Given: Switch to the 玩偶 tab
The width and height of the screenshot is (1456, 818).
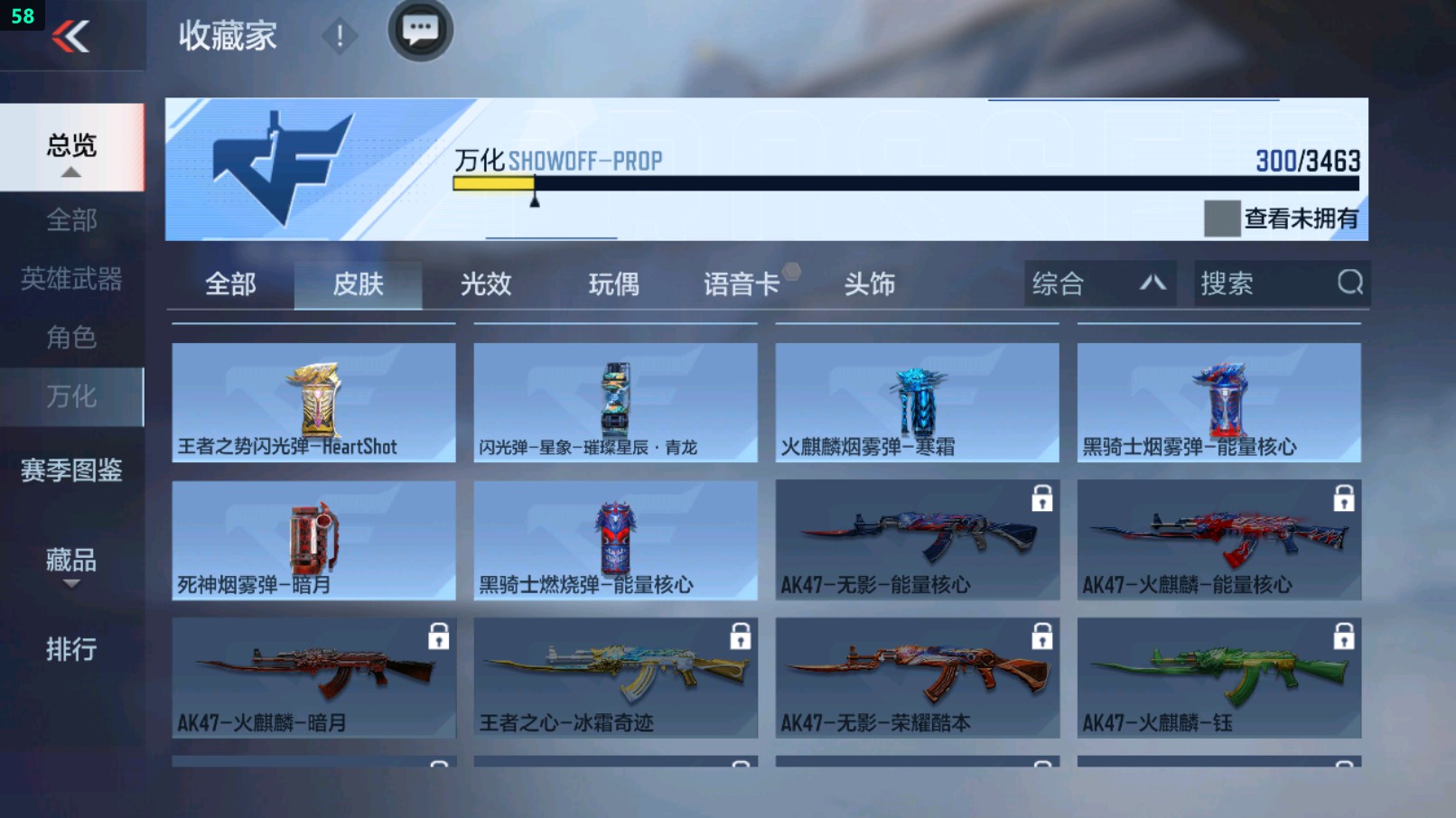Looking at the screenshot, I should click(612, 284).
